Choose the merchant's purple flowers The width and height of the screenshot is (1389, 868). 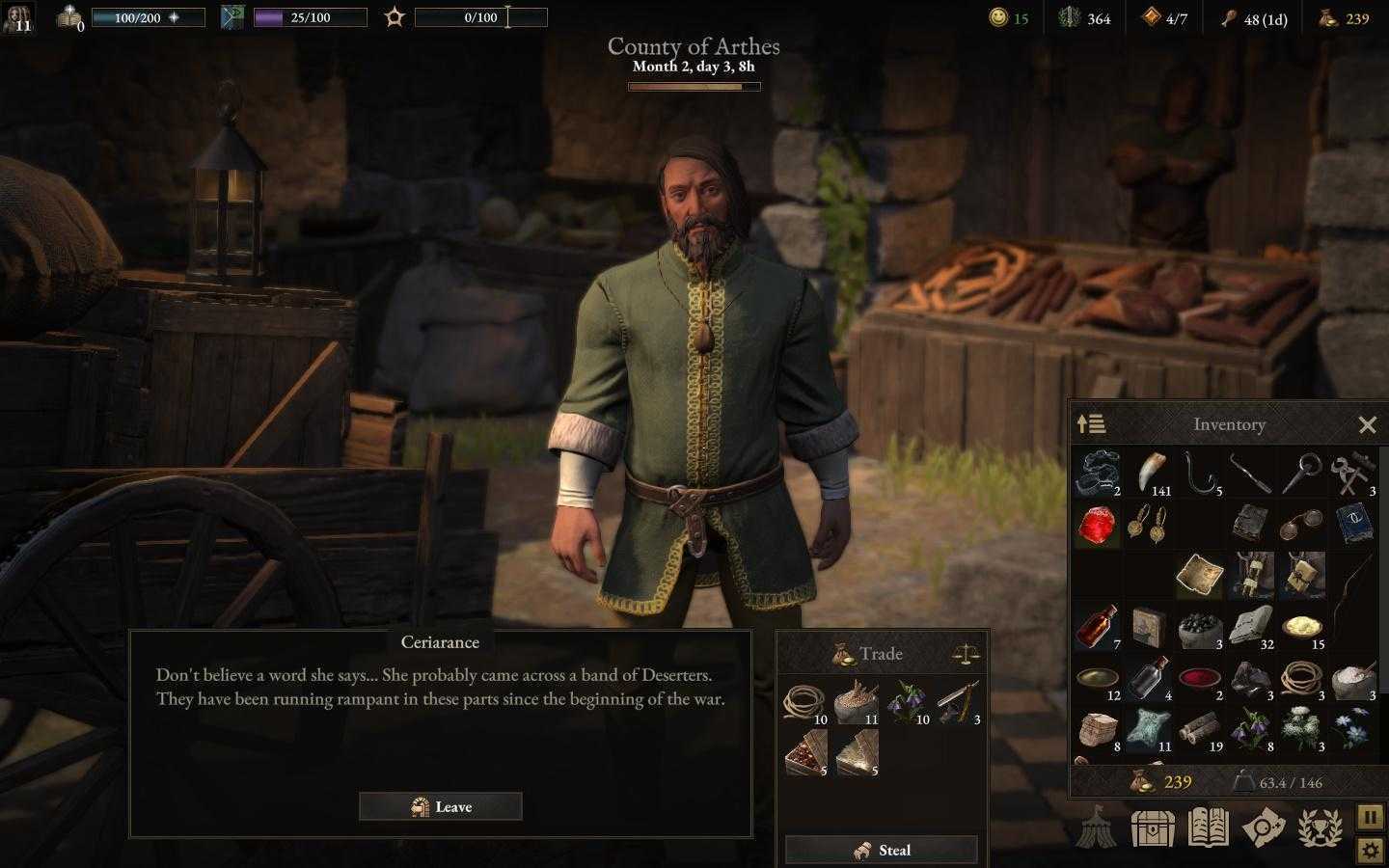pos(907,703)
